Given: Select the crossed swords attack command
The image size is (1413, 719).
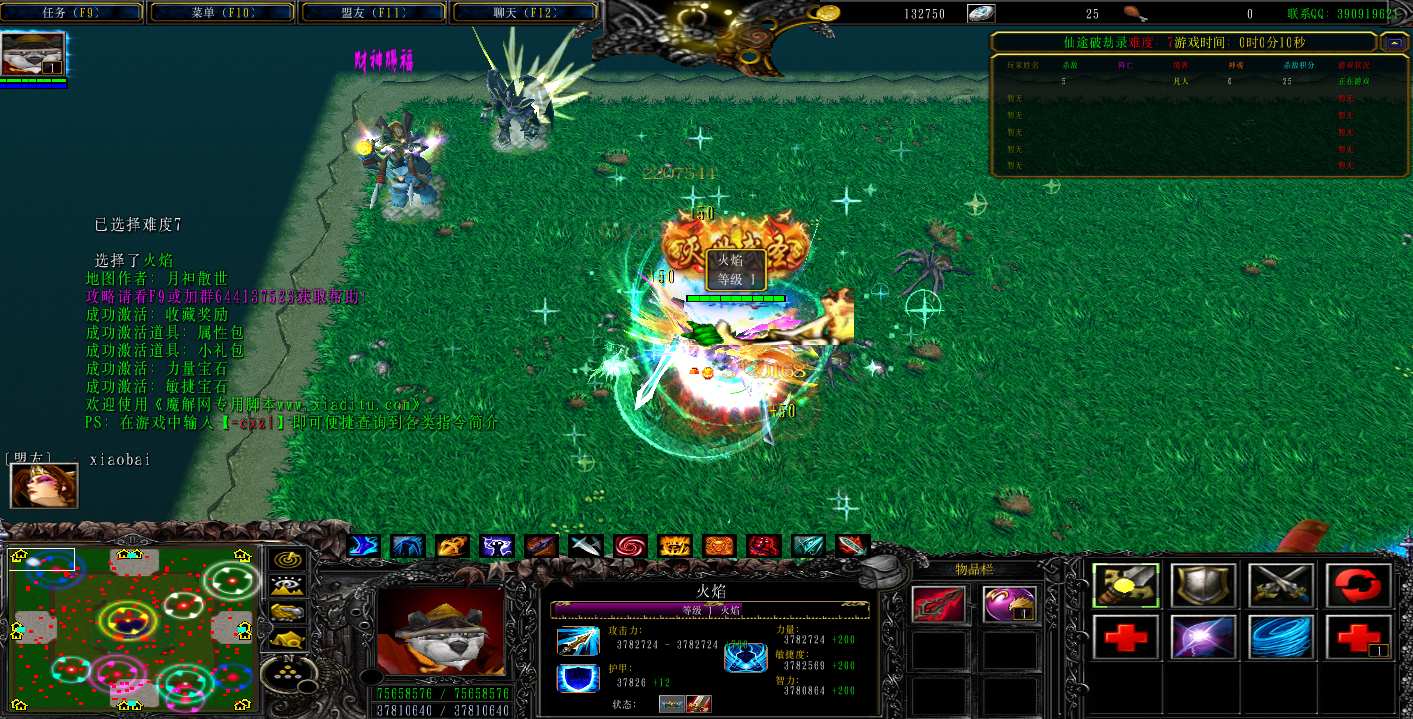Looking at the screenshot, I should [1281, 585].
